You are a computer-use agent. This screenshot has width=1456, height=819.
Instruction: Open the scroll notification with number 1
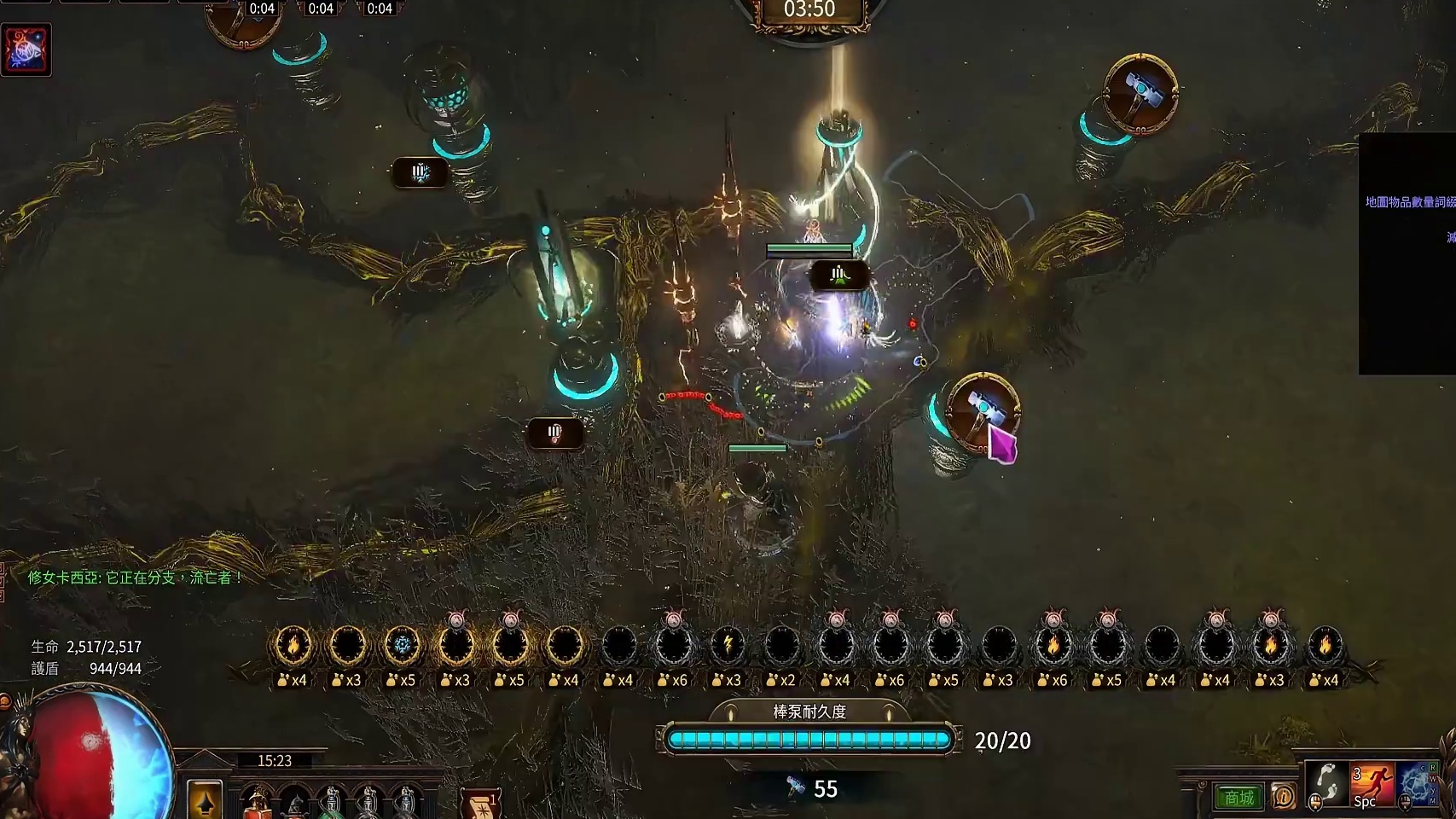click(480, 804)
